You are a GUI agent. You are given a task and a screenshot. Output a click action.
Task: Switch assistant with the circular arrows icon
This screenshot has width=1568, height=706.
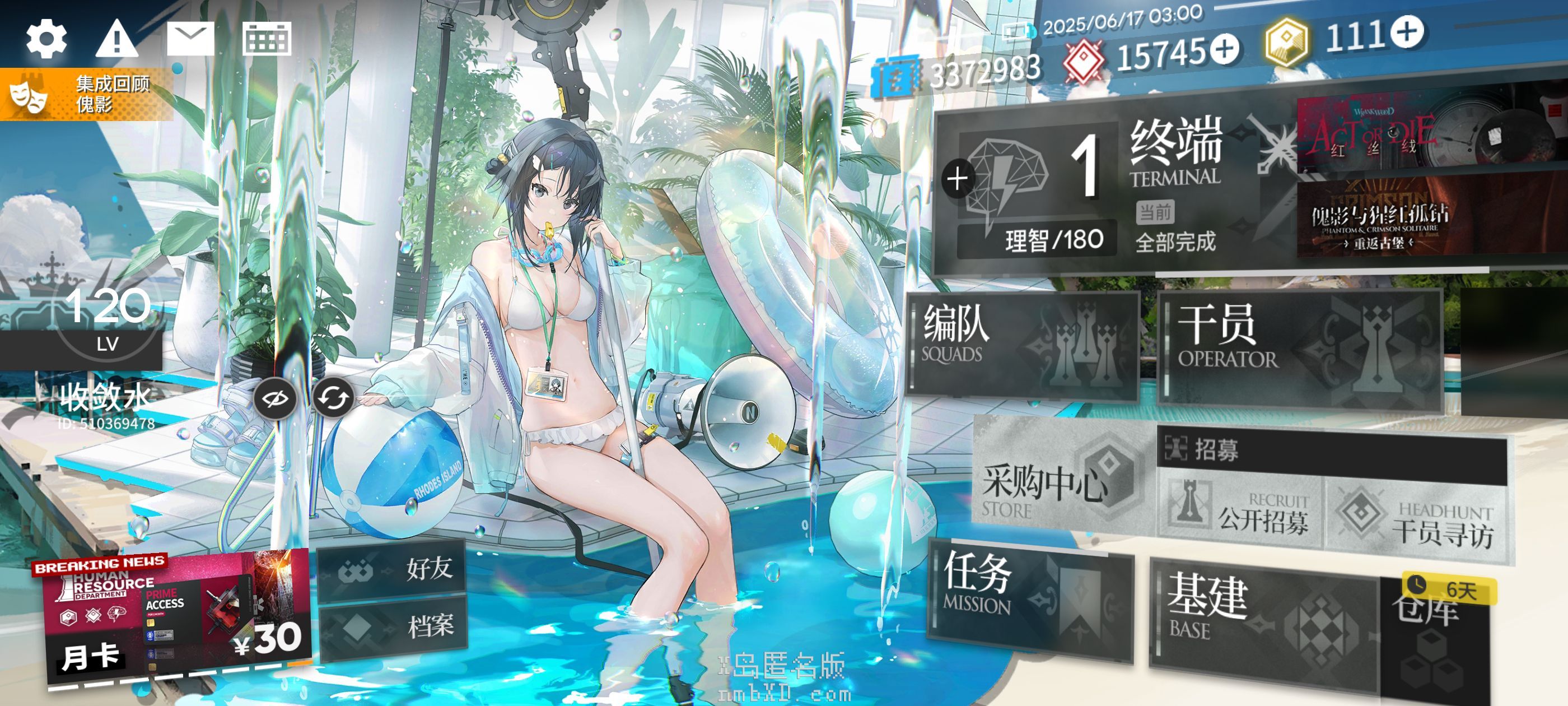(x=333, y=398)
